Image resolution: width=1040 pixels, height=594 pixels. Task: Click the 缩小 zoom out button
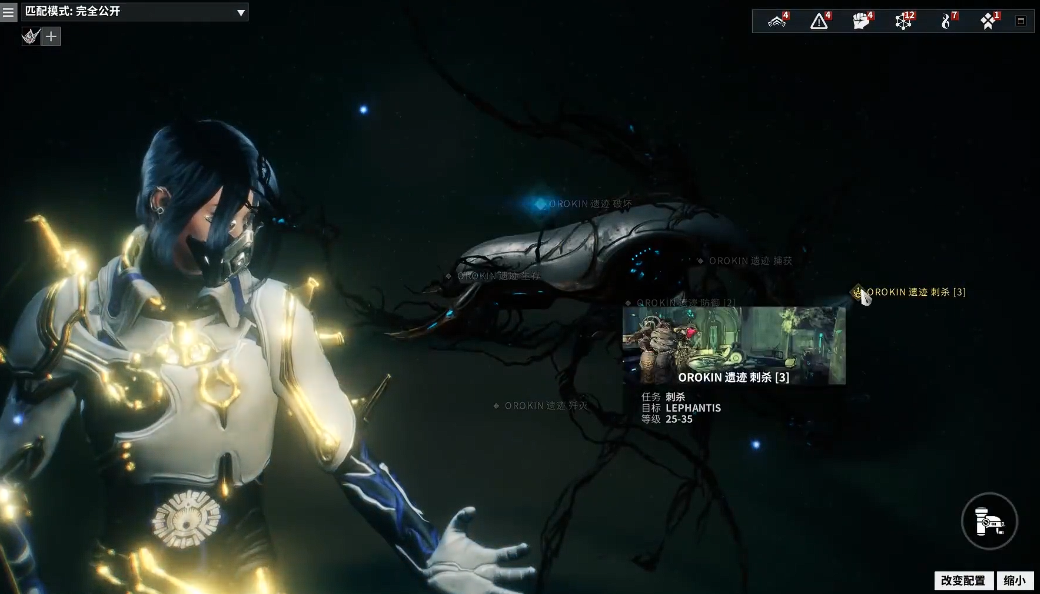[x=1015, y=581]
